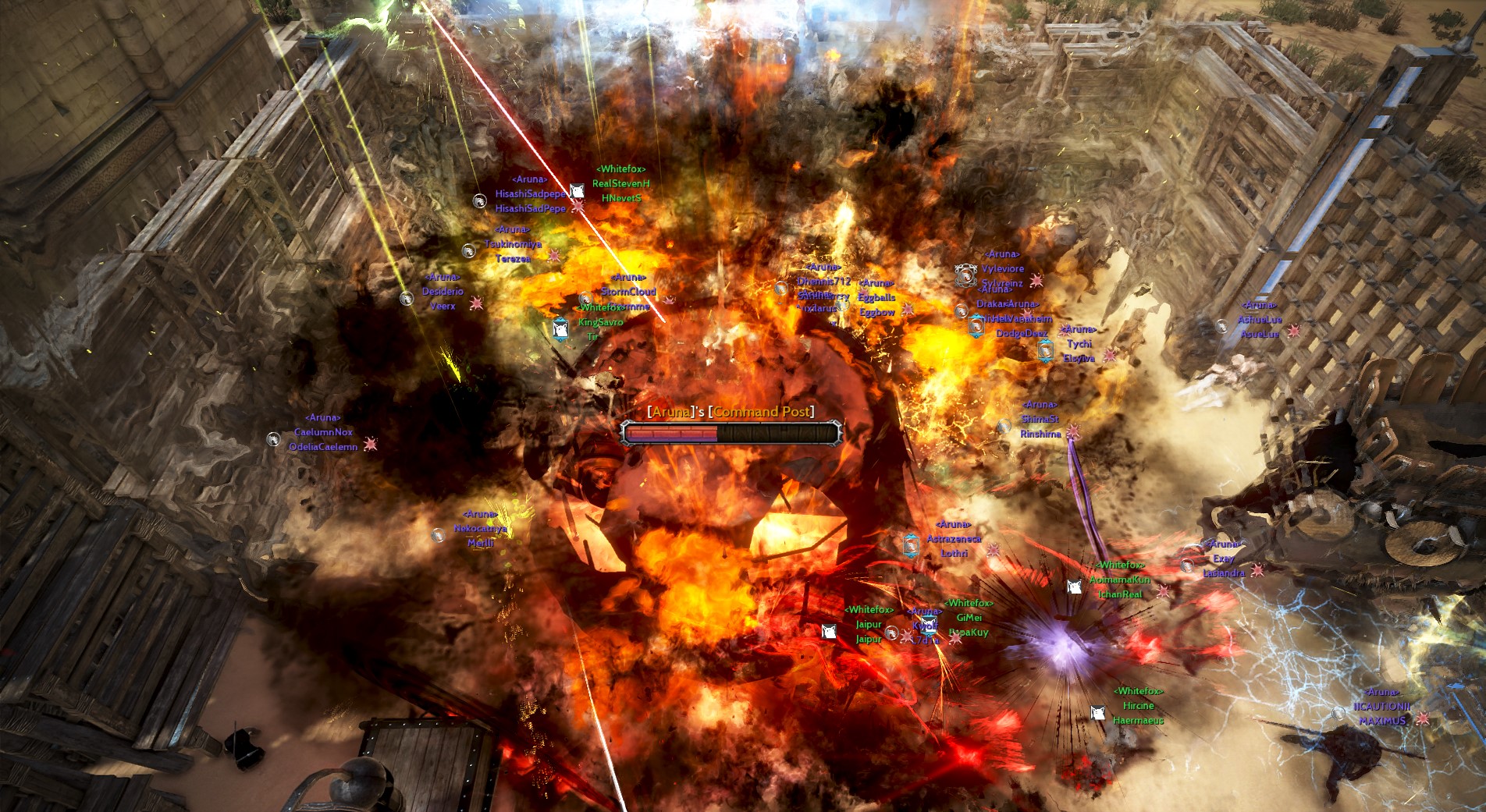The width and height of the screenshot is (1486, 812).
Task: Toggle the status marker near AsueLue
Action: pos(1294,332)
